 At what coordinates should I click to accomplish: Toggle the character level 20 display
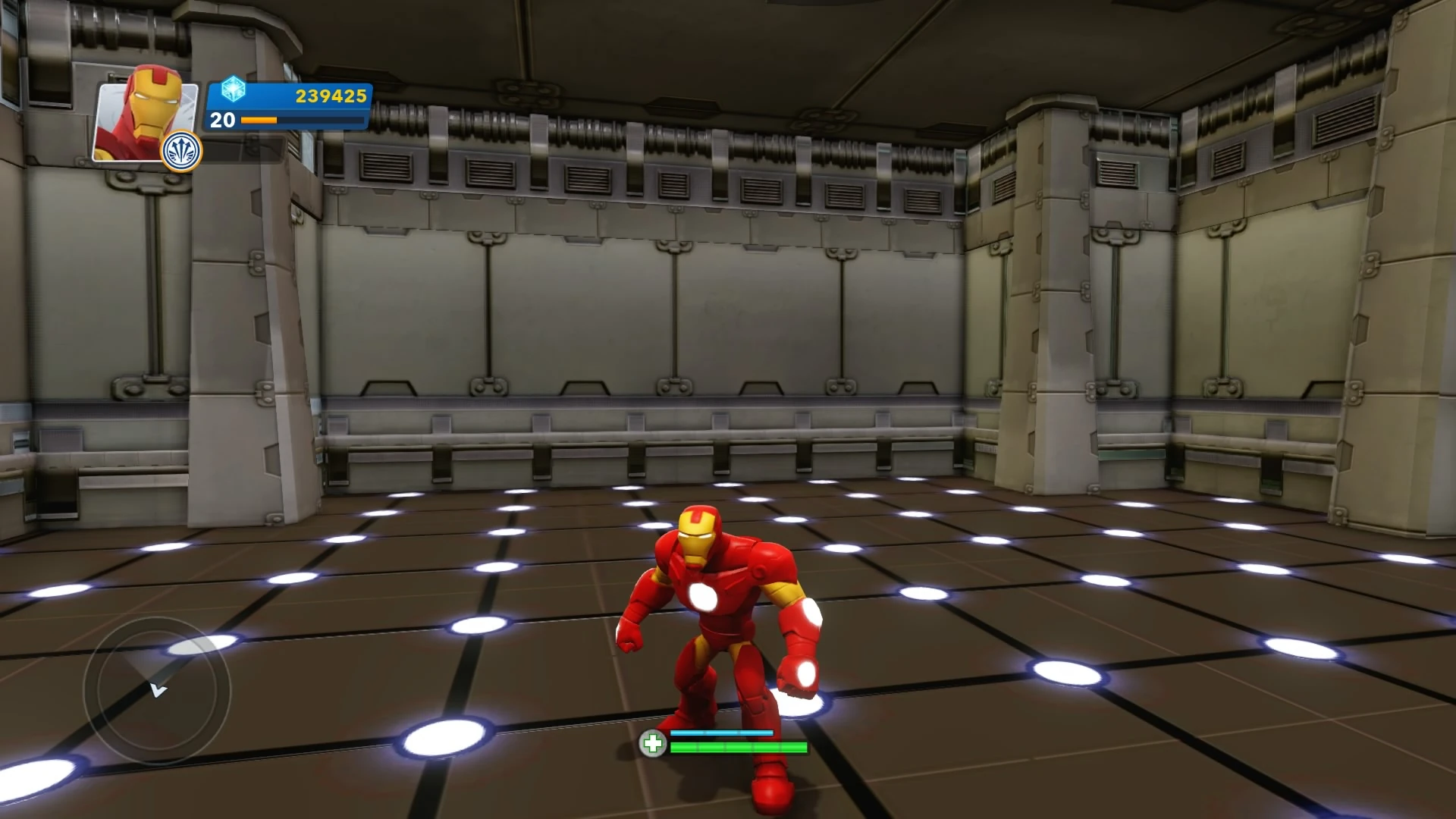220,119
